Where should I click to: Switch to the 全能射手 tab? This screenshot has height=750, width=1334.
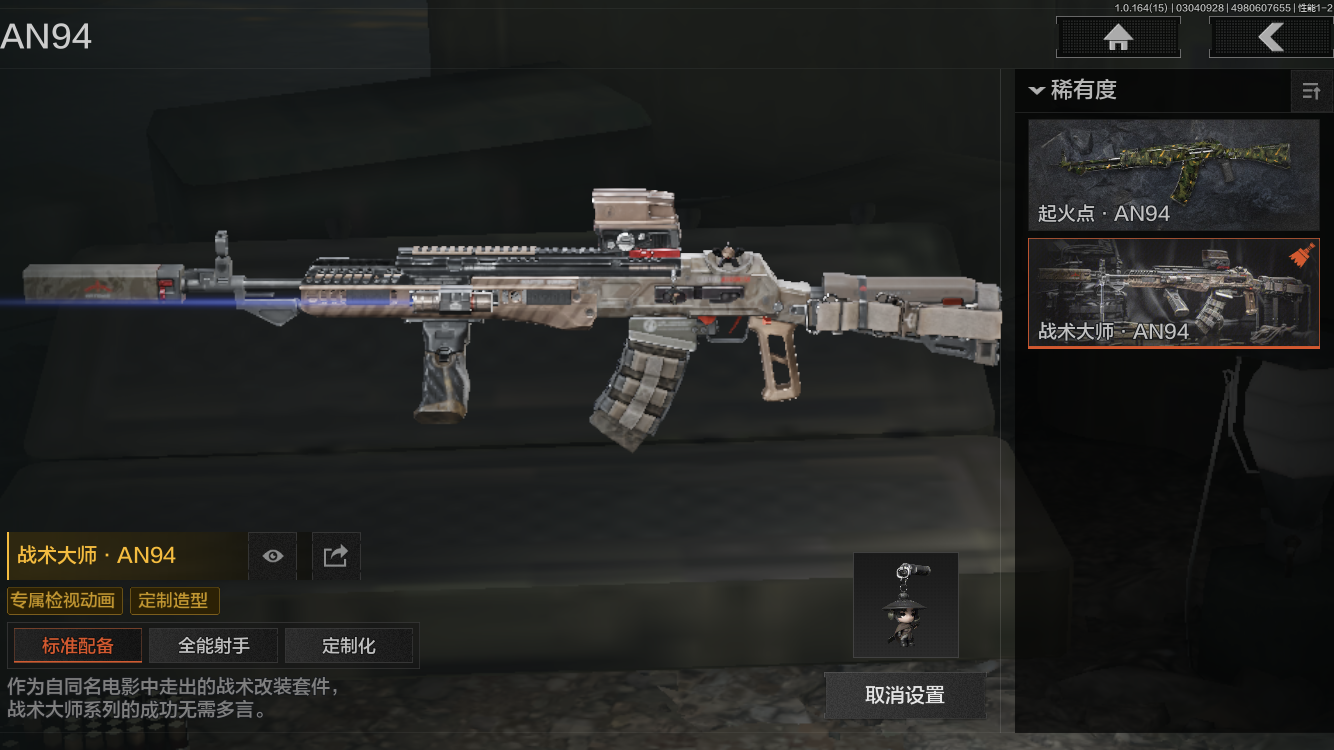[214, 646]
